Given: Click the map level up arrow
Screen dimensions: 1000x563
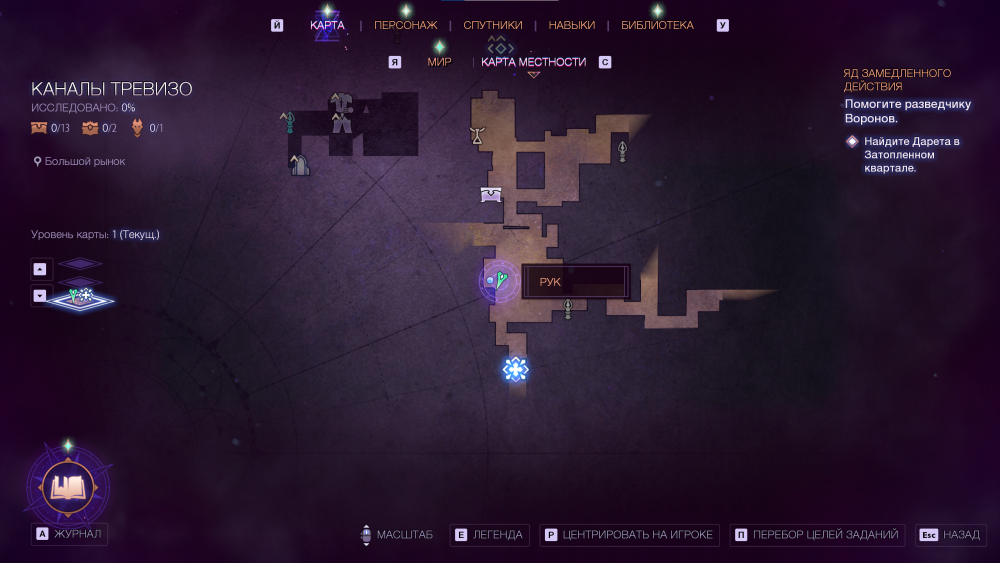Looking at the screenshot, I should point(39,268).
